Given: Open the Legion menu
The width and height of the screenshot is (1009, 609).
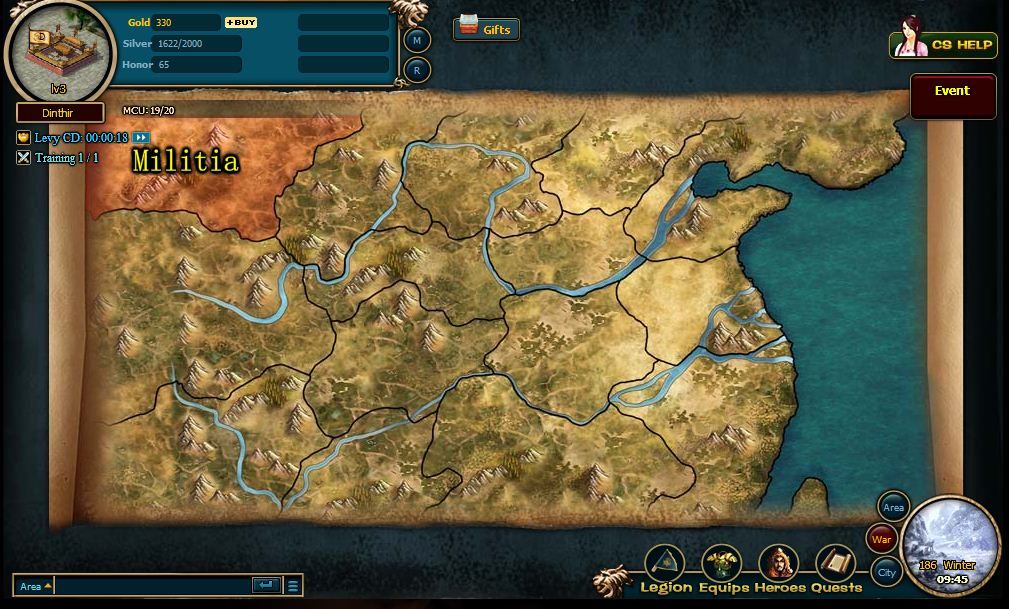Looking at the screenshot, I should [x=664, y=566].
